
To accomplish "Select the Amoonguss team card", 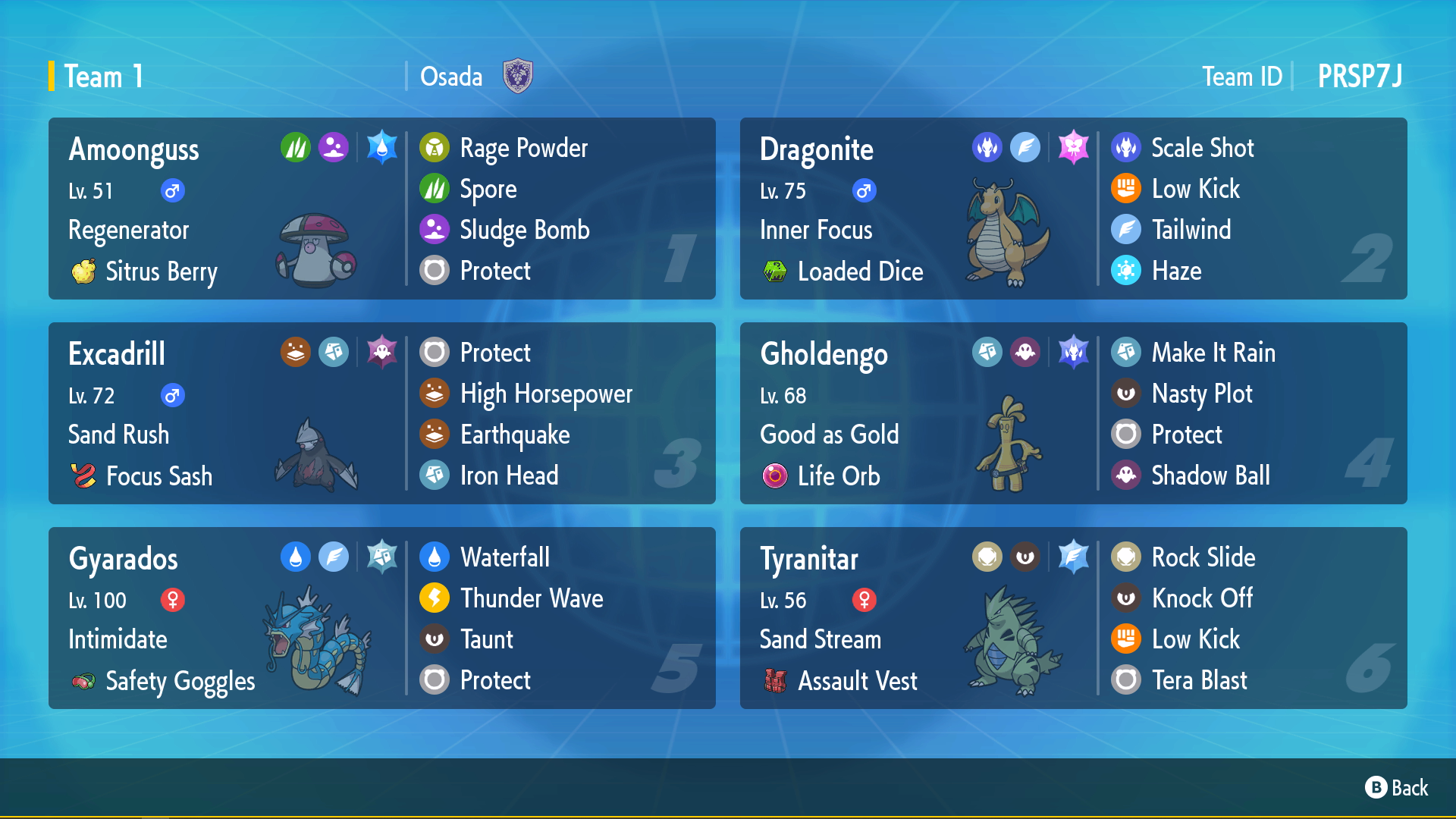I will 381,209.
